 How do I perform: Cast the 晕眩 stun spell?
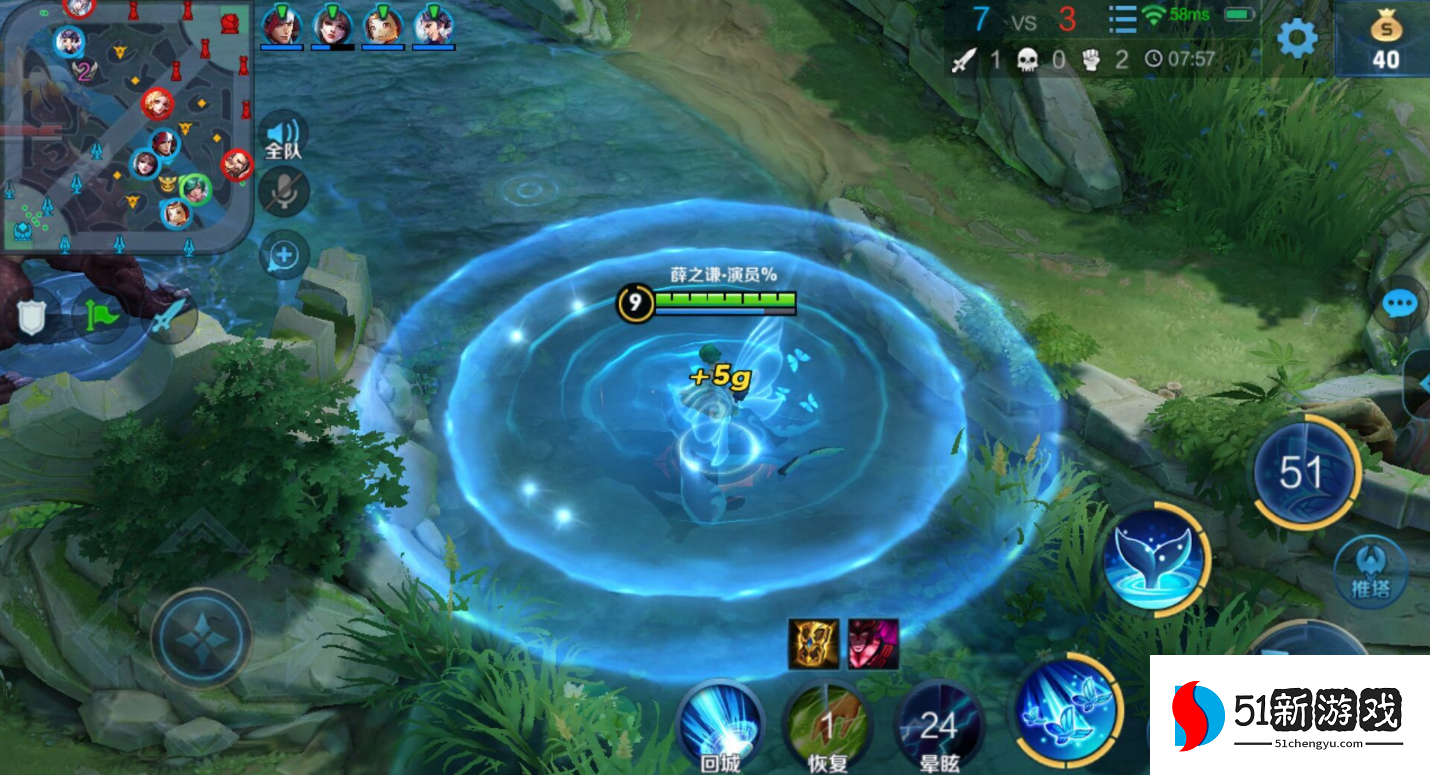point(938,723)
